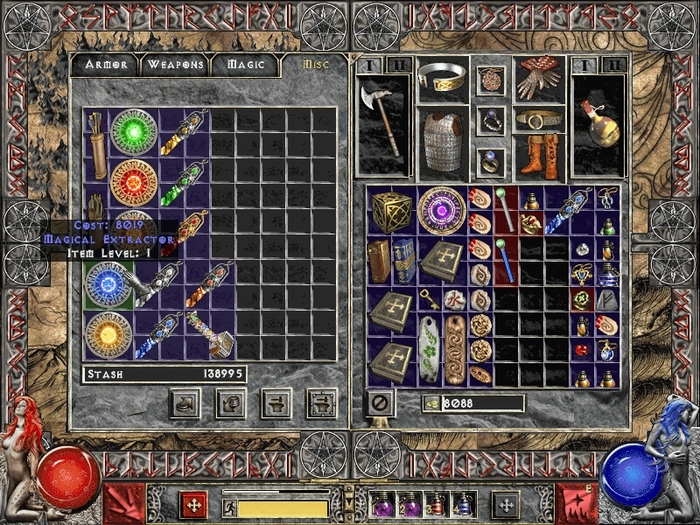Close the trade window with cancel button

(379, 403)
